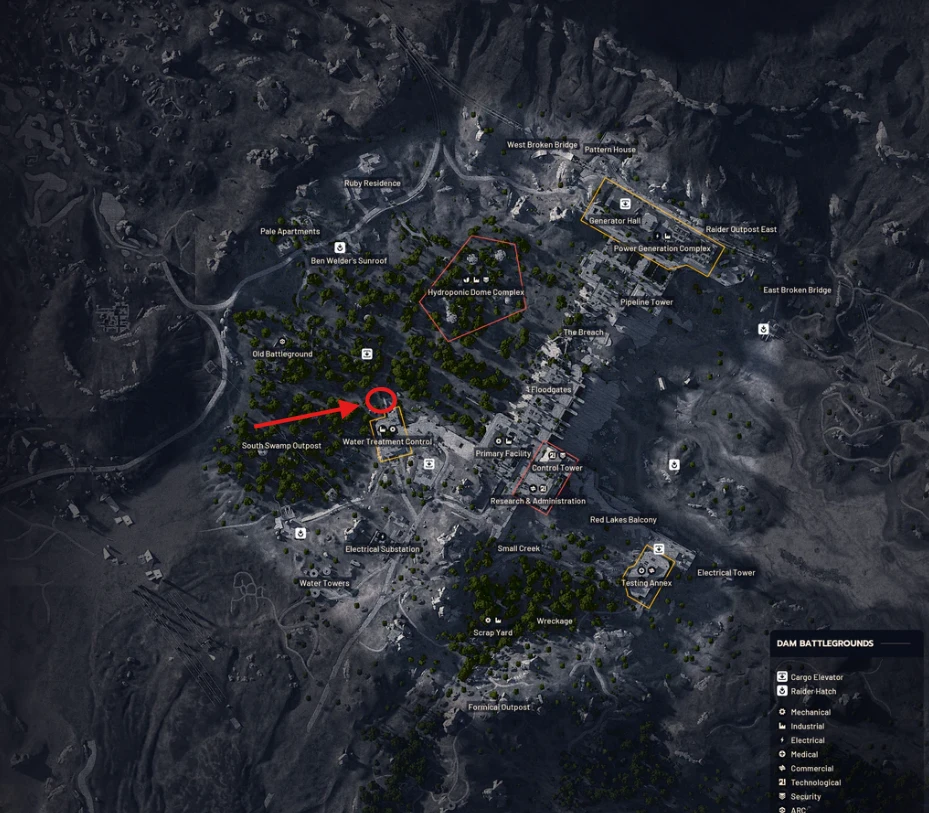Choose the Research & Administration label
The height and width of the screenshot is (813, 929).
point(538,501)
